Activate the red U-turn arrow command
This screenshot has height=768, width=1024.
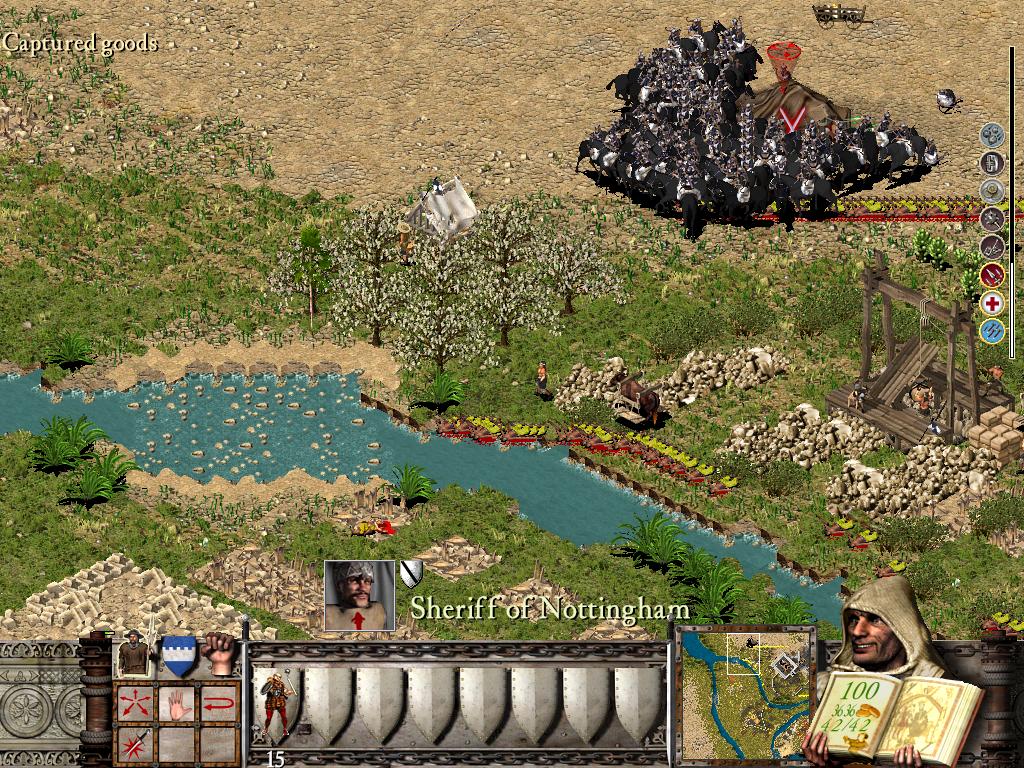pos(219,702)
